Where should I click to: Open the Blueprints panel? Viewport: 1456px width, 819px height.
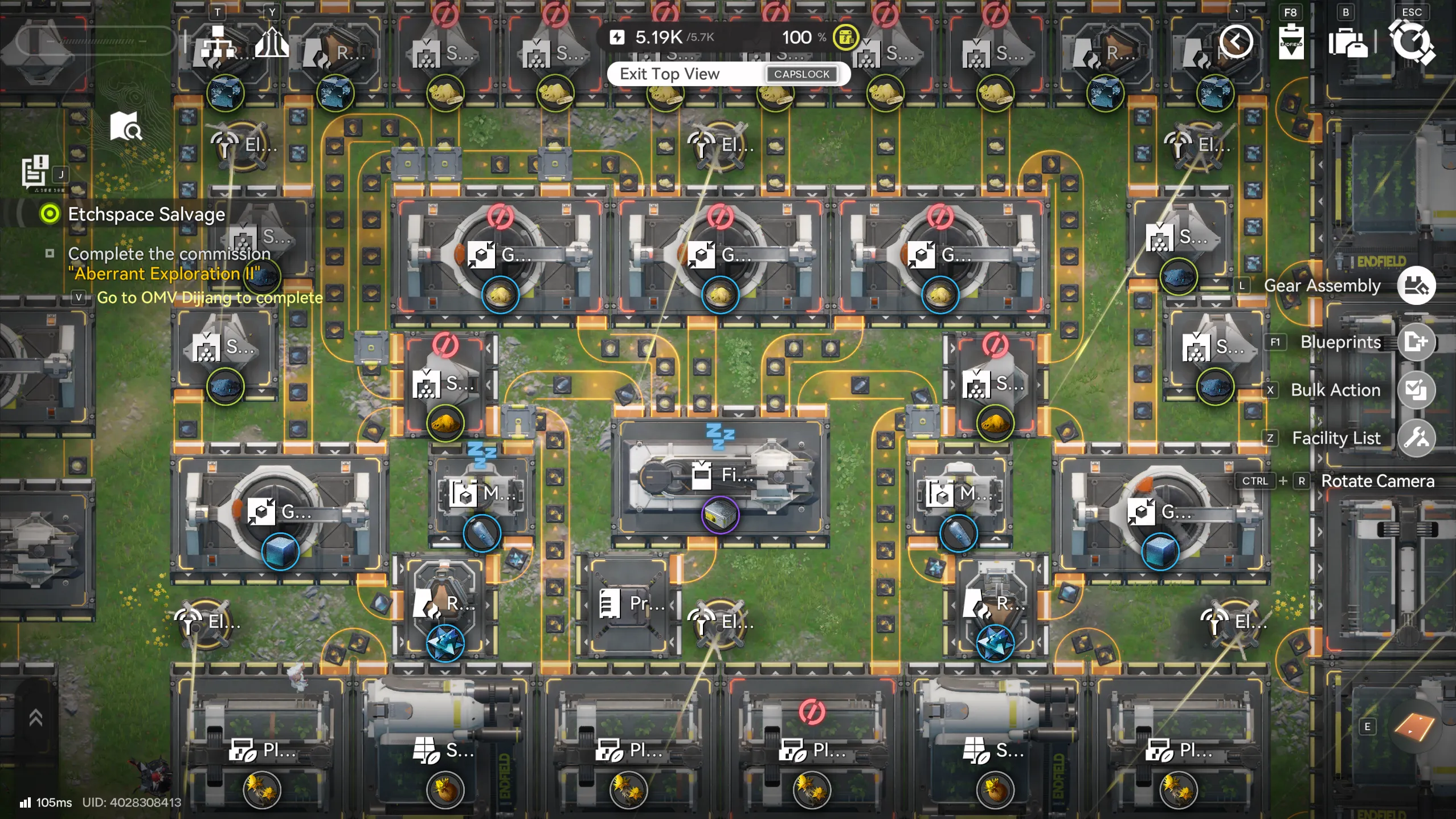pos(1416,342)
